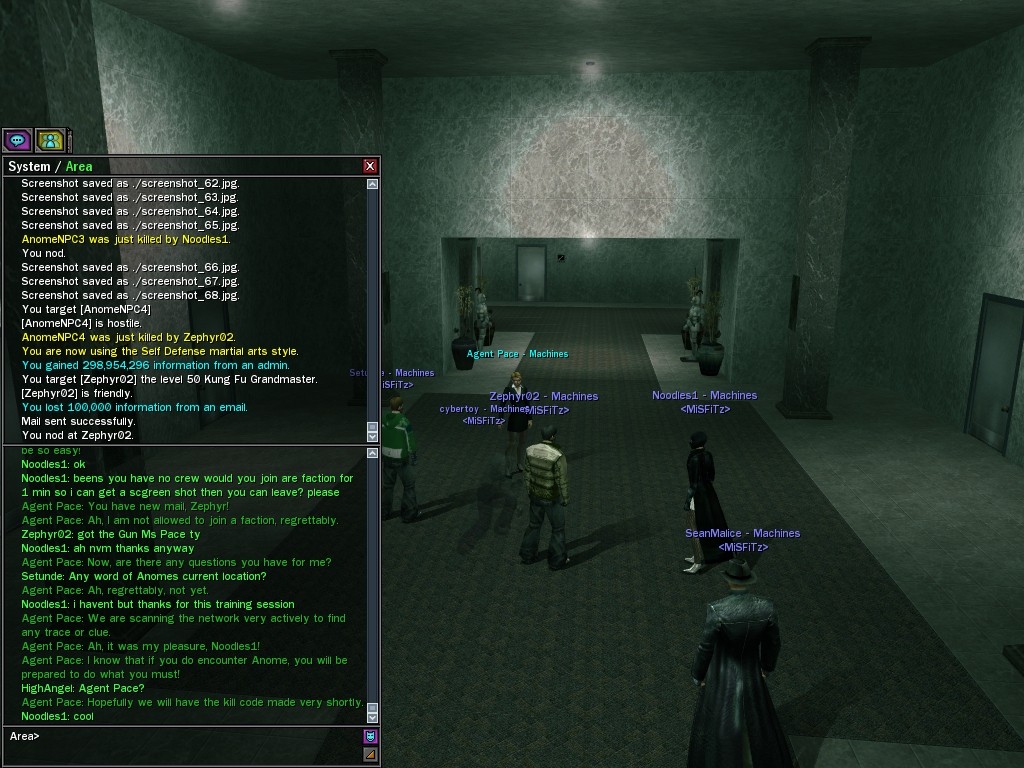The width and height of the screenshot is (1024, 768).
Task: Open the purple speech bubble chat icon
Action: pyautogui.click(x=17, y=140)
